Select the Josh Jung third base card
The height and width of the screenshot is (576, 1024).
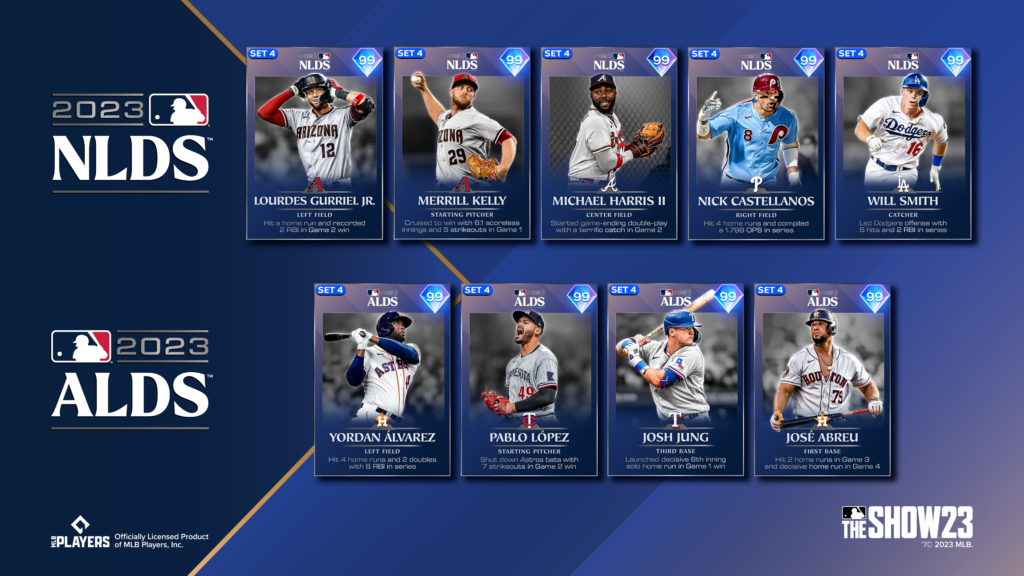[x=676, y=379]
